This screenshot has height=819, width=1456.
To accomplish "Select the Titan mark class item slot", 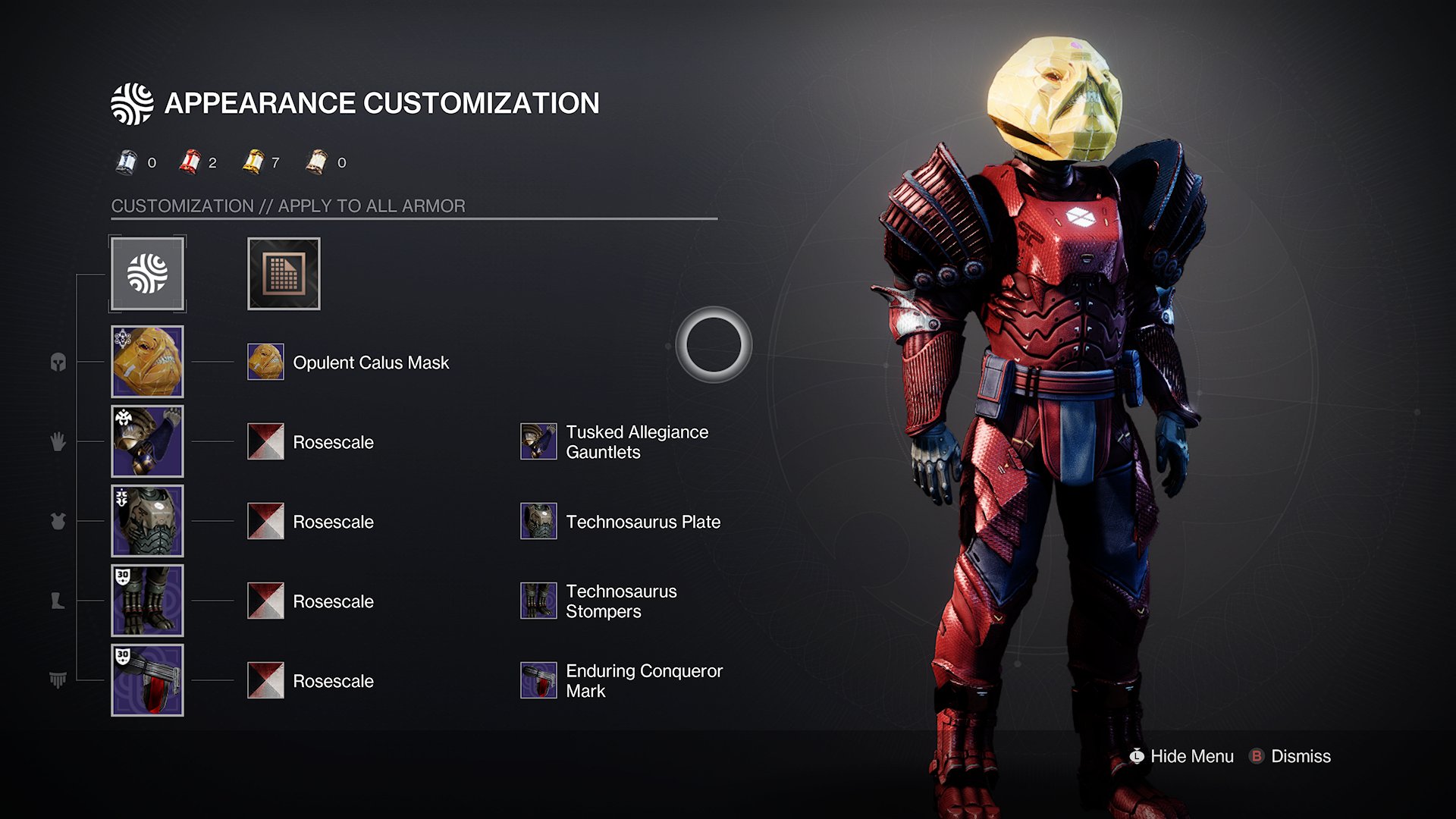I will [148, 680].
